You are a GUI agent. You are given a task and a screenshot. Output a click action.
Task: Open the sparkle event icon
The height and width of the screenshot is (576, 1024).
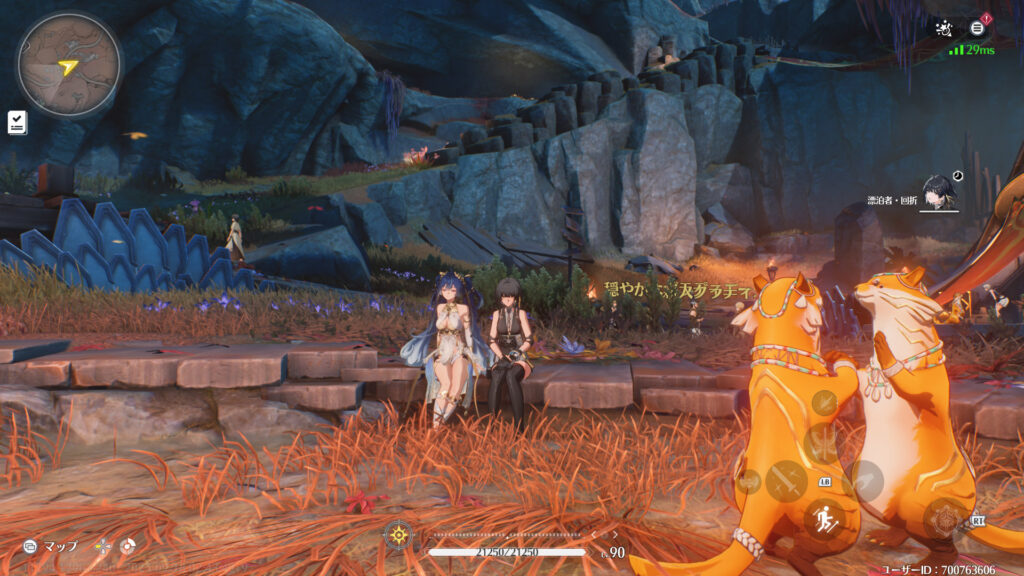tap(942, 28)
